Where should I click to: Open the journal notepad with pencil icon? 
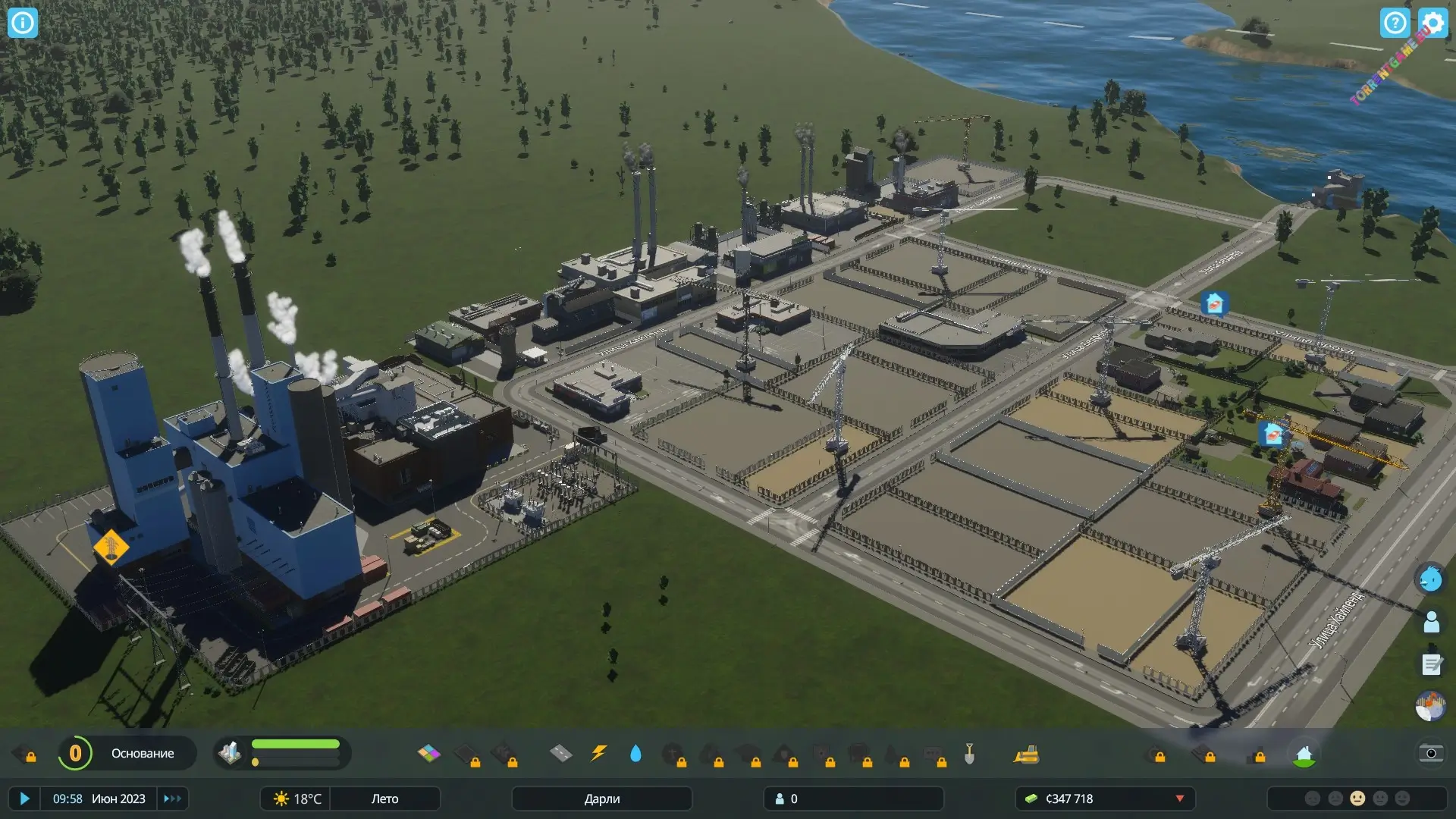tap(1431, 665)
